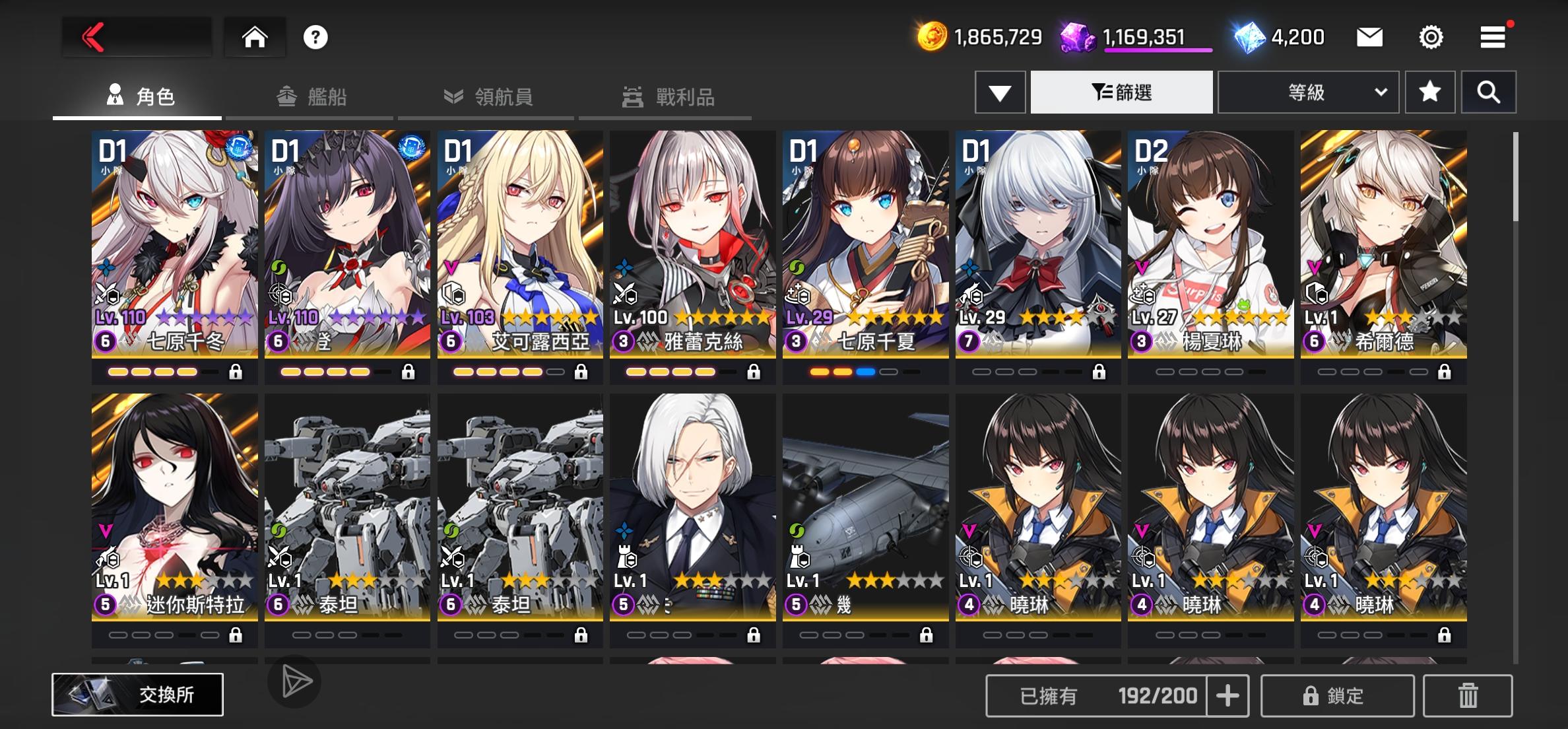Toggle the favorite star filter
This screenshot has width=1568, height=729.
click(x=1429, y=92)
